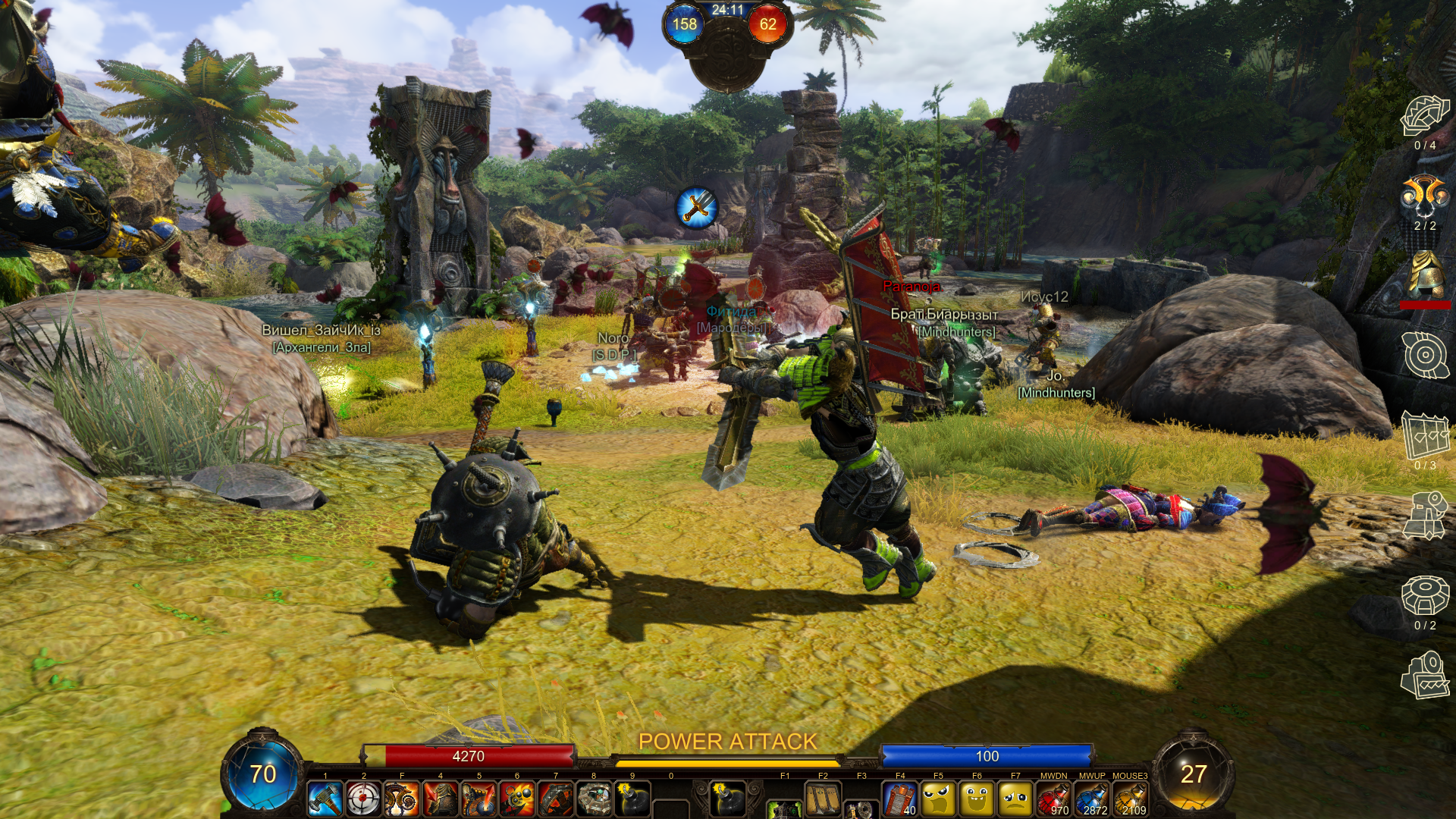
Task: Select the stone bunker ability
Action: click(x=594, y=799)
